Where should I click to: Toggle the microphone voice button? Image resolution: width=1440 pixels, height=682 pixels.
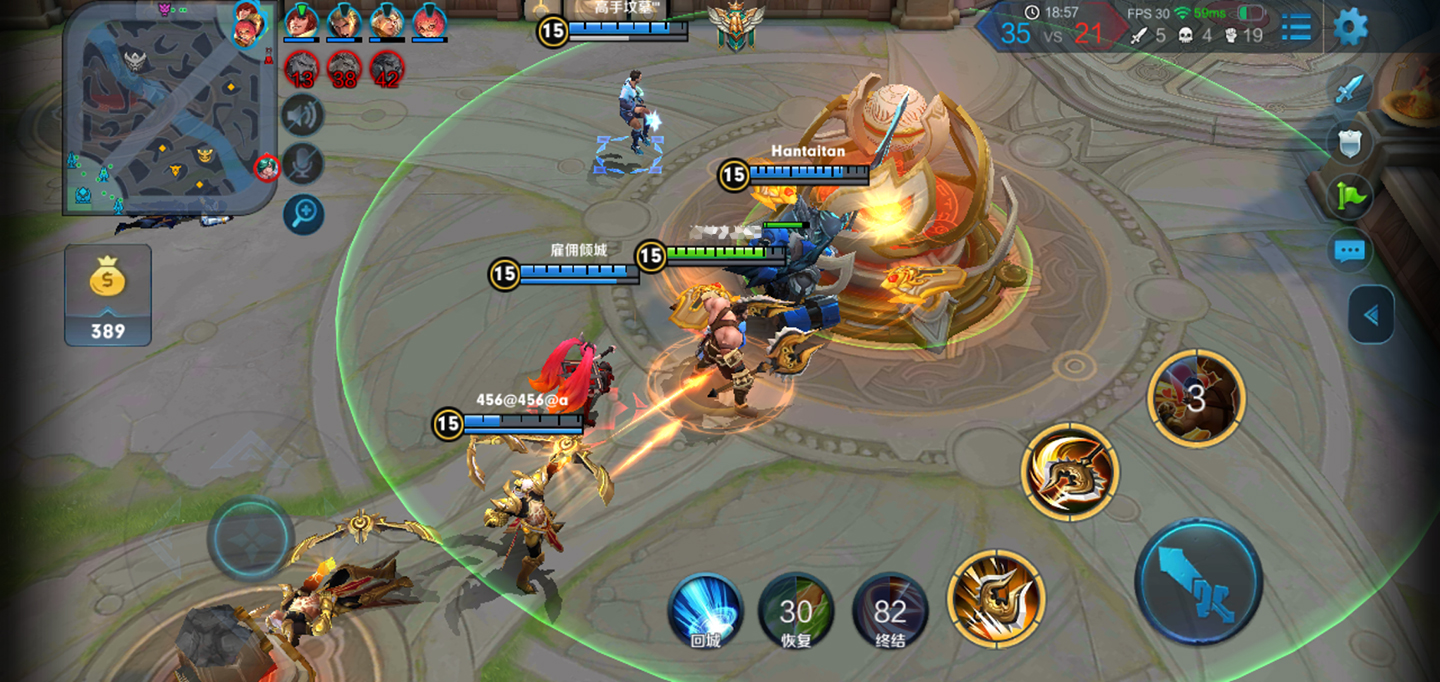tap(302, 164)
